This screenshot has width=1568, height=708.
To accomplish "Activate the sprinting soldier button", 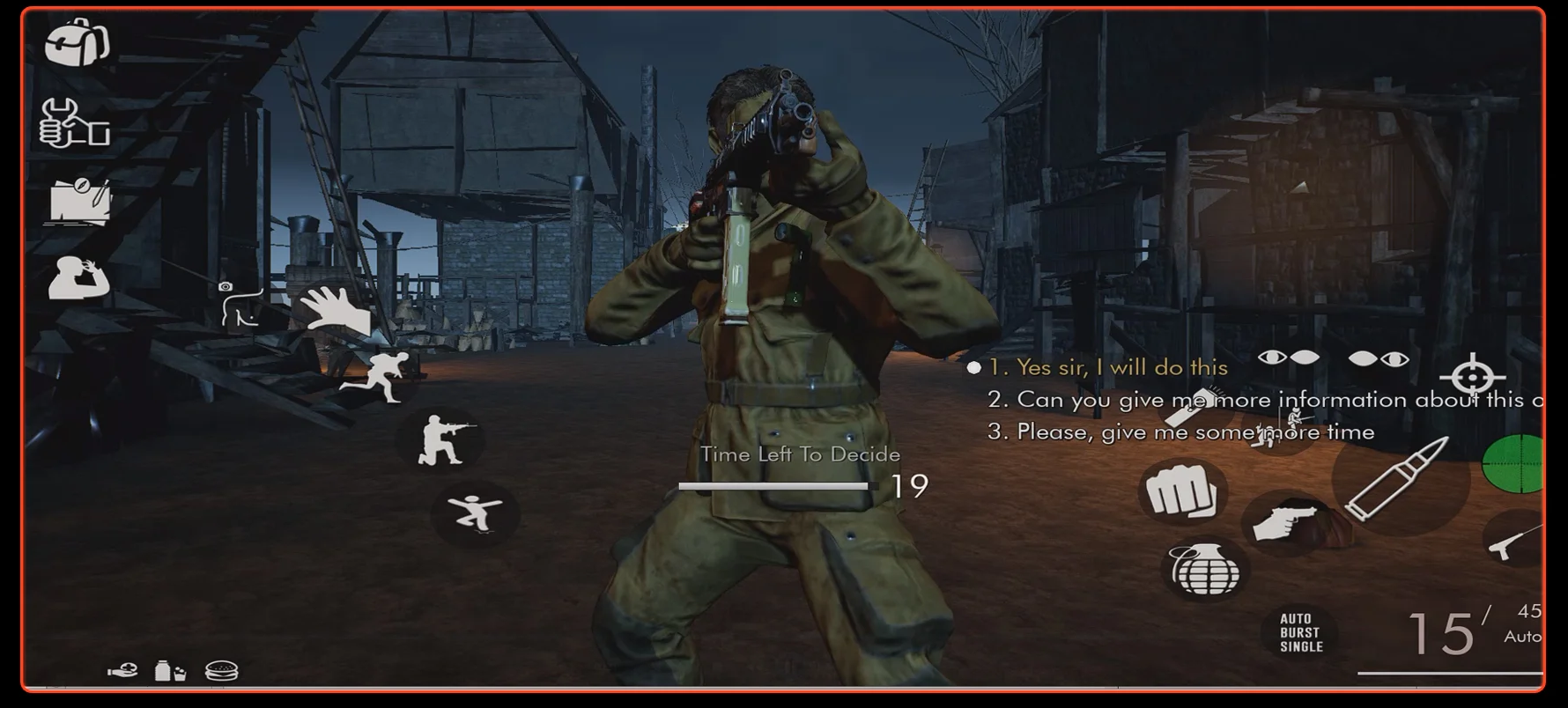I will [x=377, y=379].
